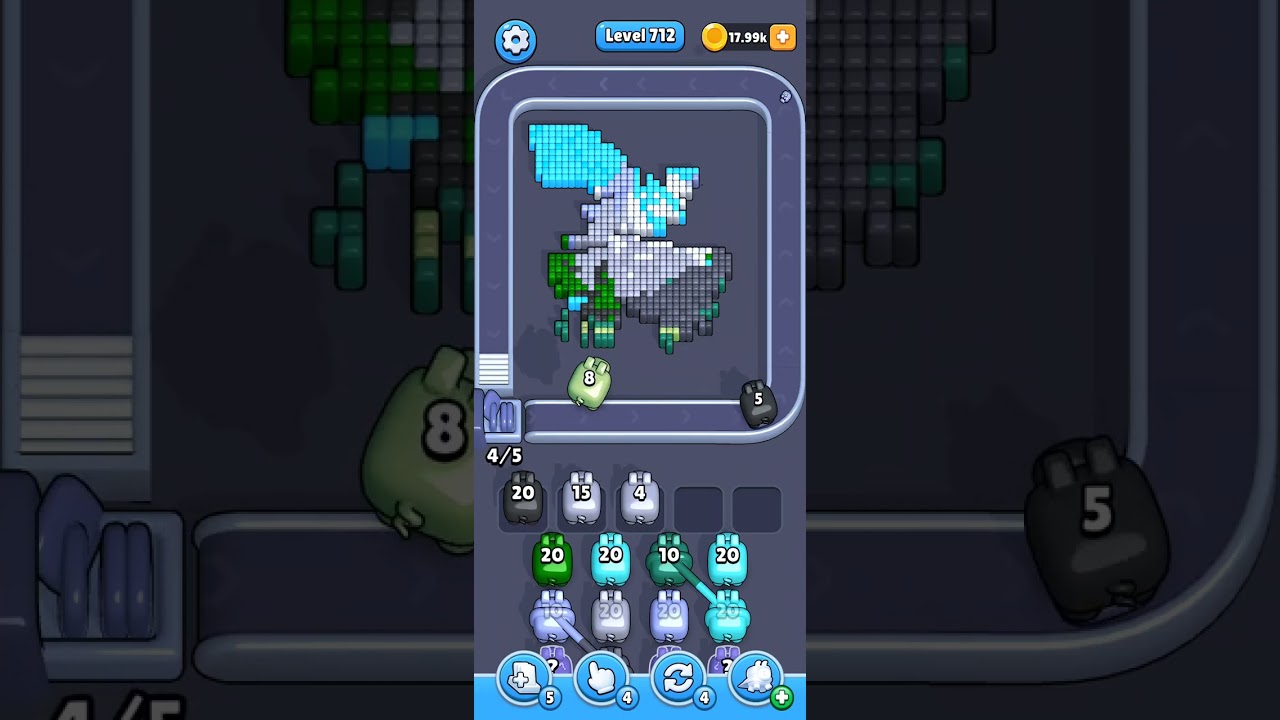The width and height of the screenshot is (1280, 720).
Task: Open the settings gear menu
Action: 515,40
